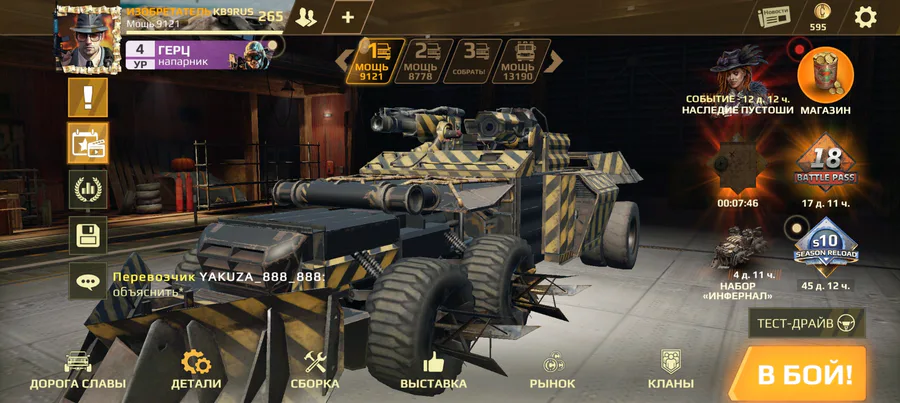Show the Battle Pass level 18 badge

pos(826,165)
